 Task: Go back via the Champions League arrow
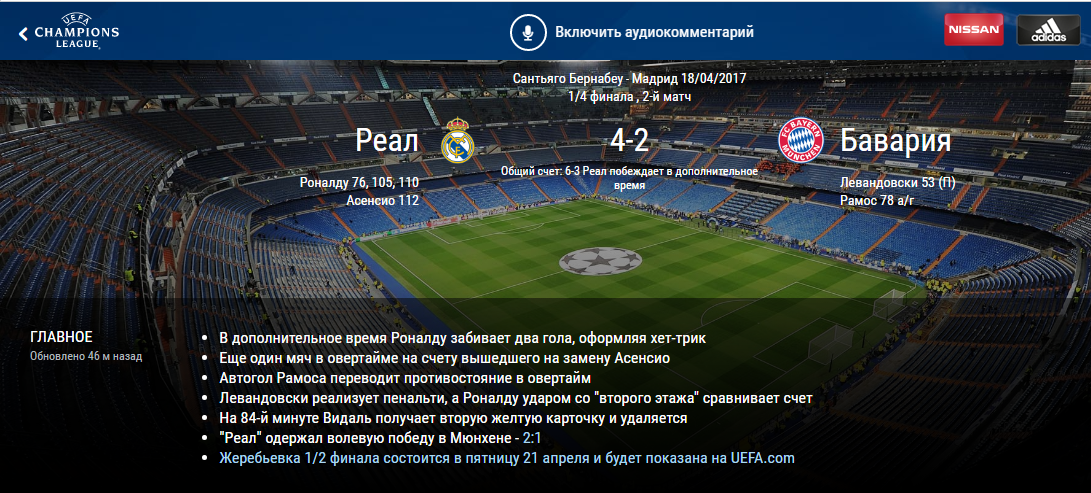(x=23, y=33)
